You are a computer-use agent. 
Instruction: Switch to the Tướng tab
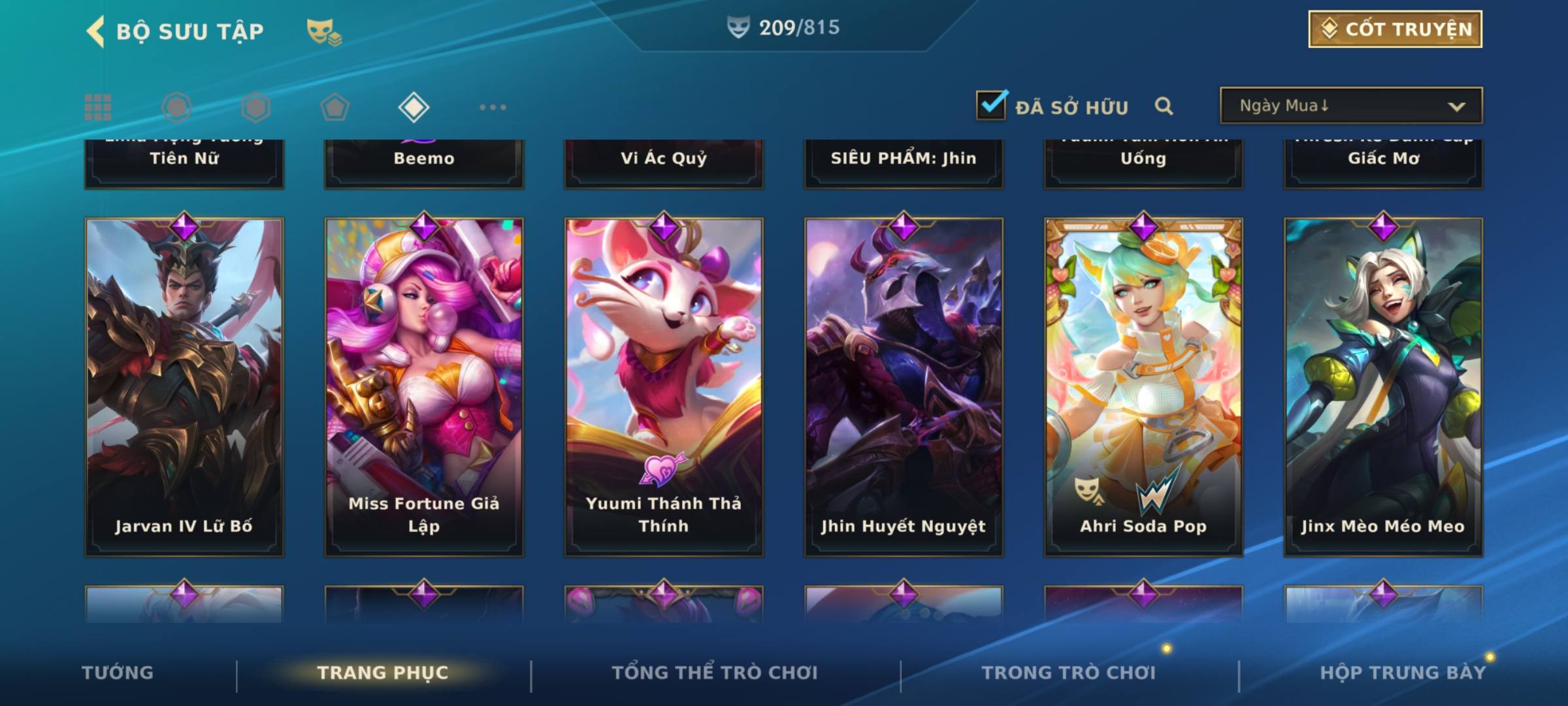(x=118, y=673)
